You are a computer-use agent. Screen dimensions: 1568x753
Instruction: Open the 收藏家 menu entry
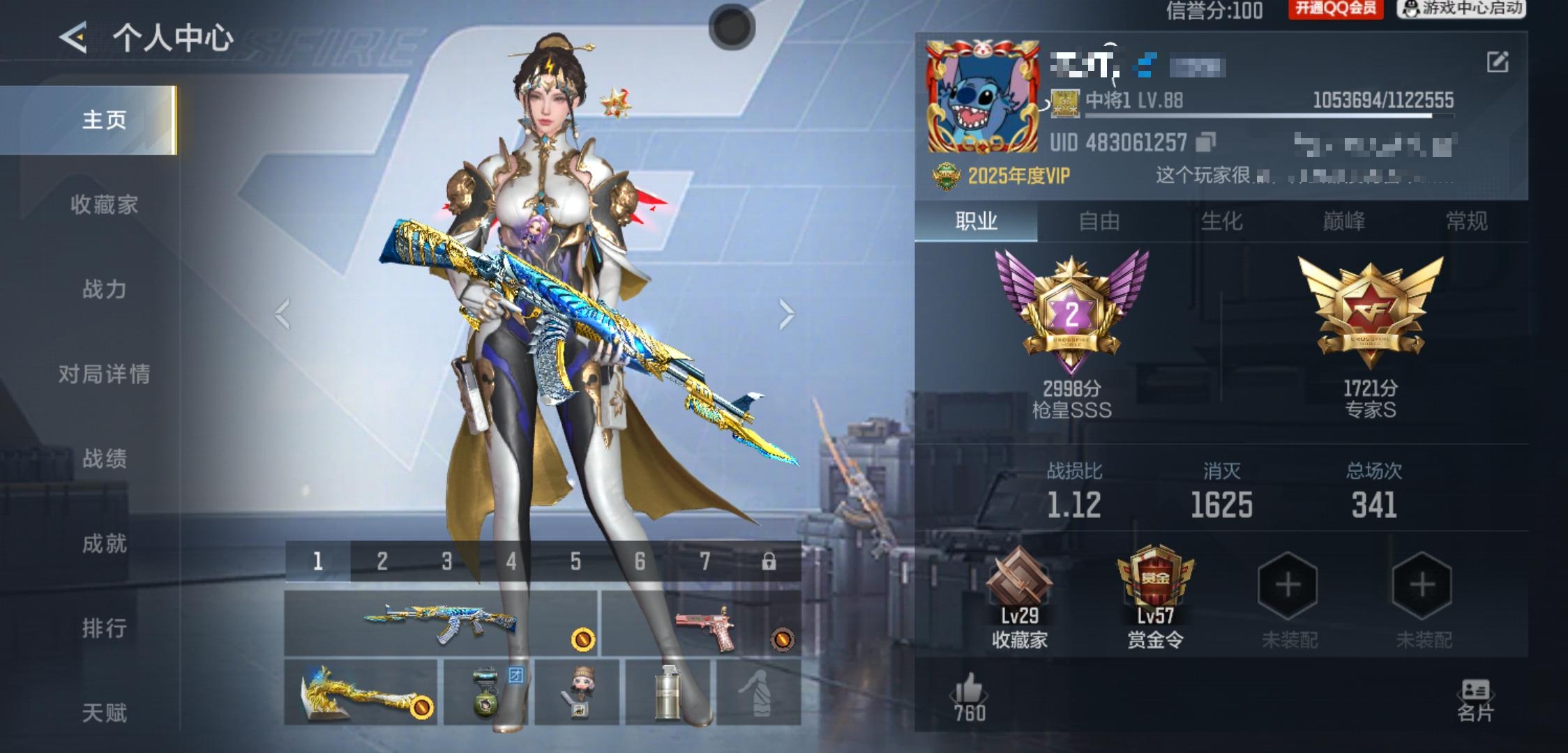click(105, 204)
